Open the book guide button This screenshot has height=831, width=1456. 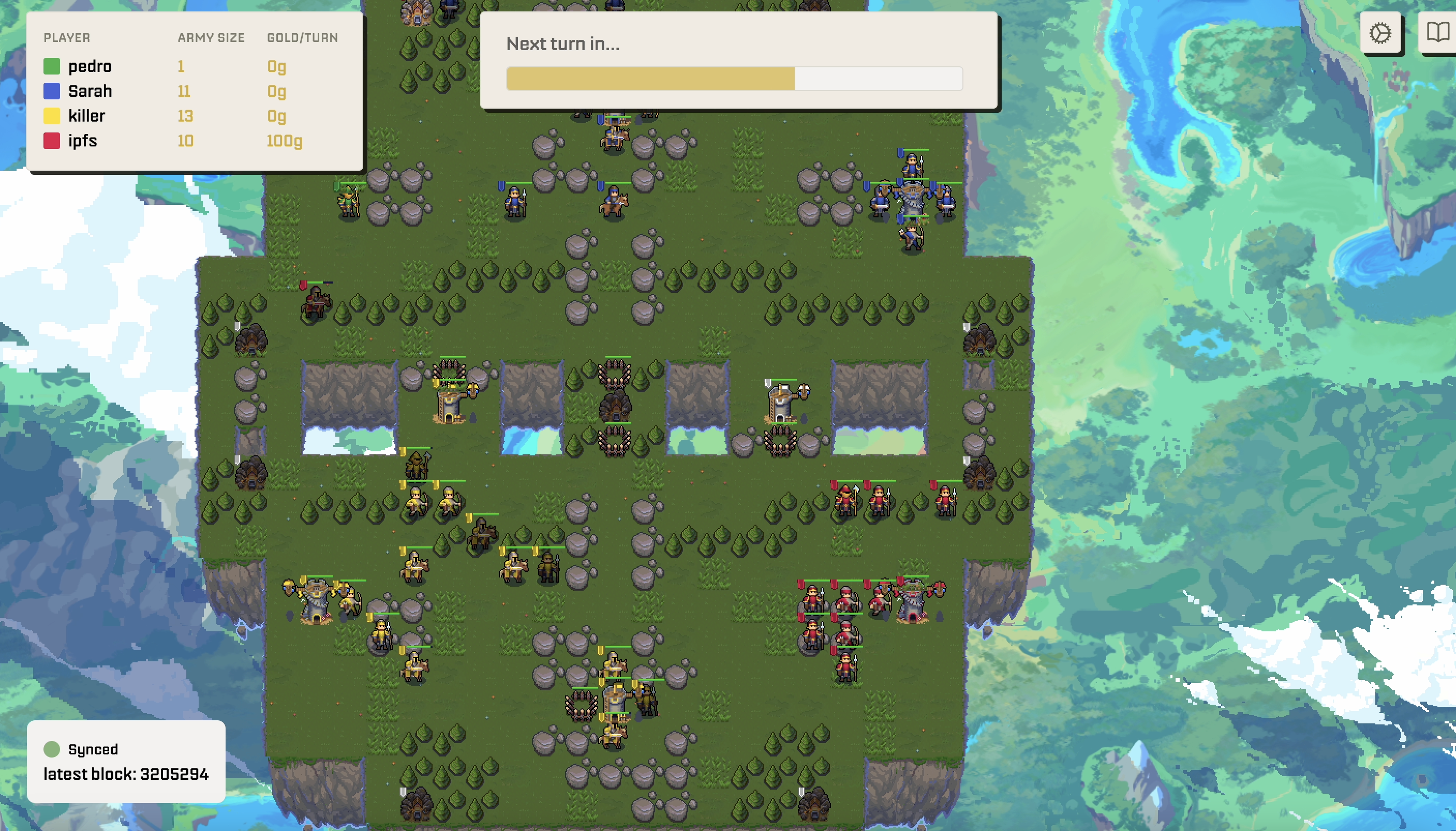point(1437,33)
